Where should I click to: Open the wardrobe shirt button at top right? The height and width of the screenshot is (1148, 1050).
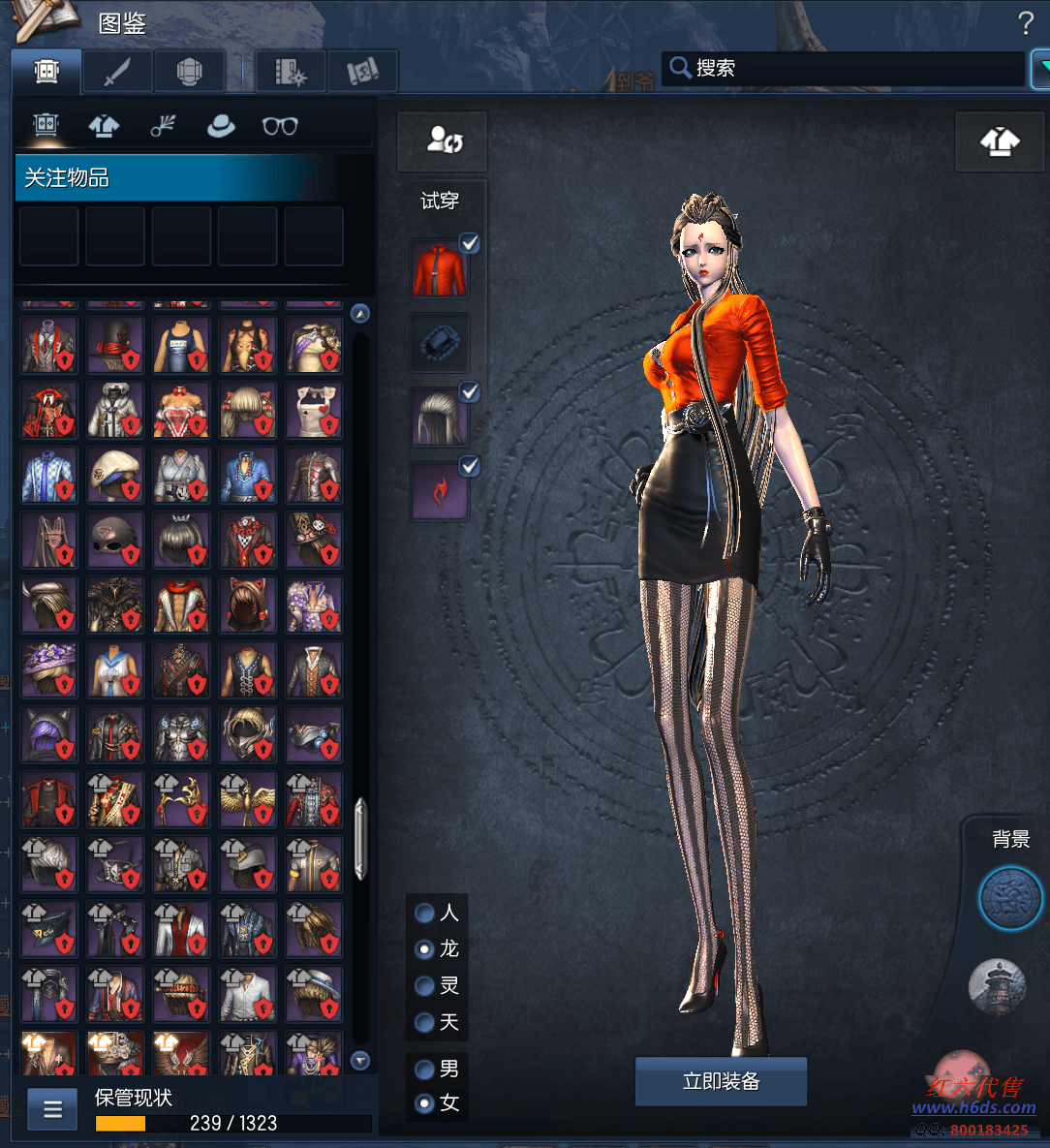(x=1000, y=141)
